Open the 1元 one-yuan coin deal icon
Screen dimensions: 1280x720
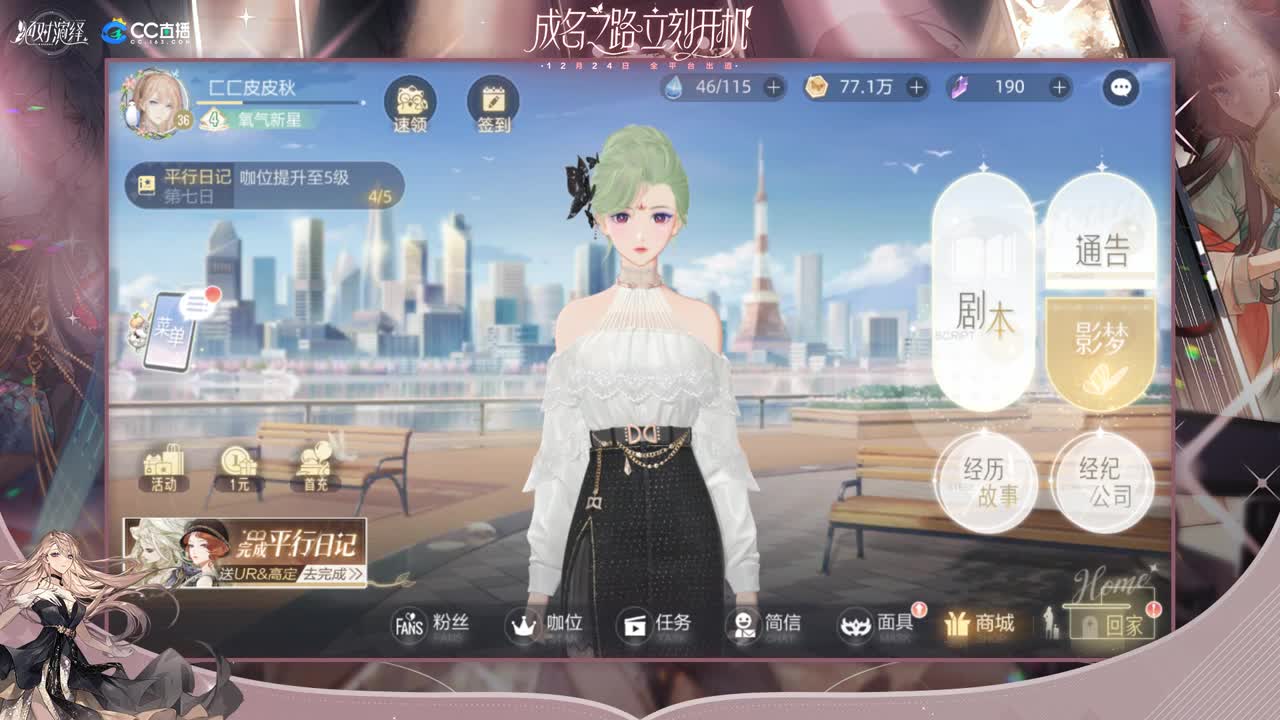pyautogui.click(x=237, y=465)
